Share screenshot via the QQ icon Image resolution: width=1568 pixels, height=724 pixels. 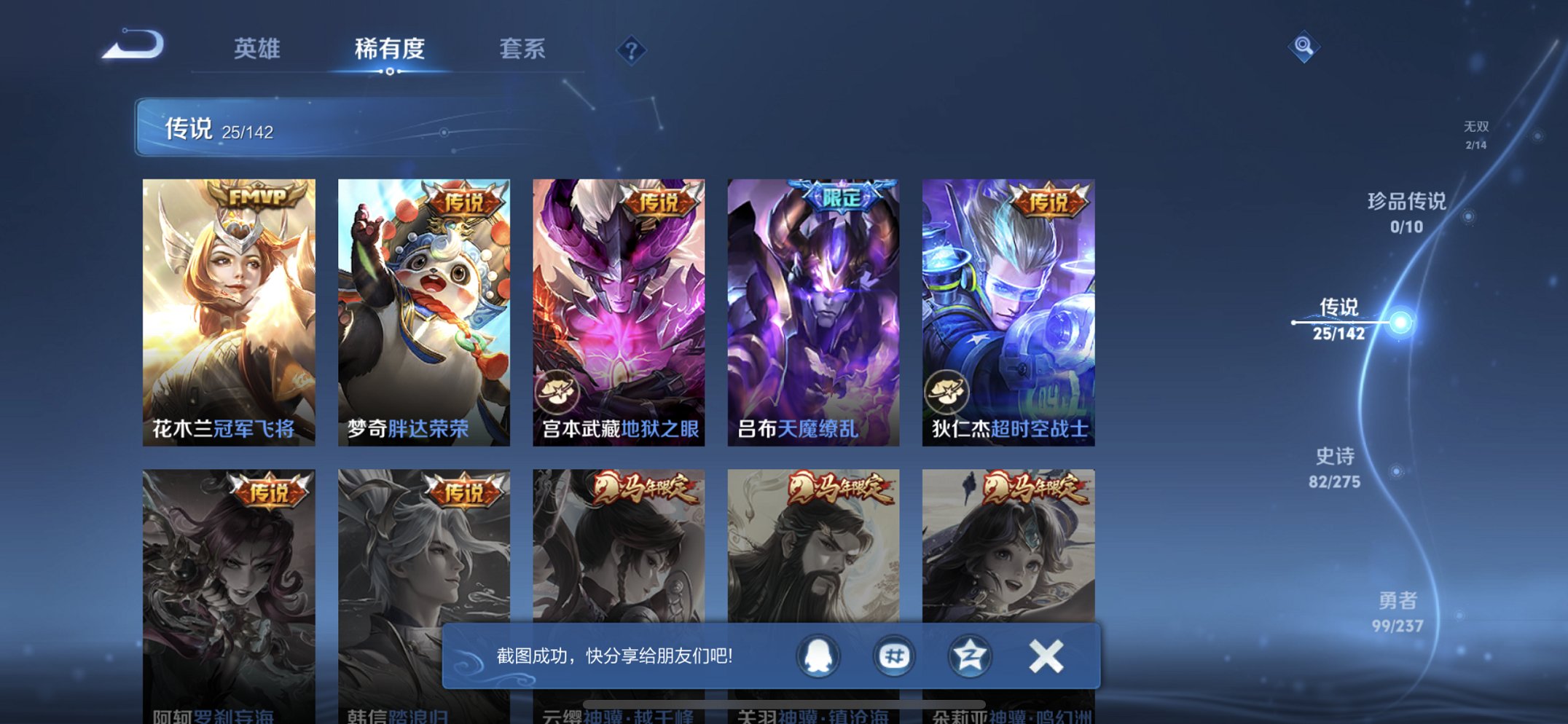[818, 655]
